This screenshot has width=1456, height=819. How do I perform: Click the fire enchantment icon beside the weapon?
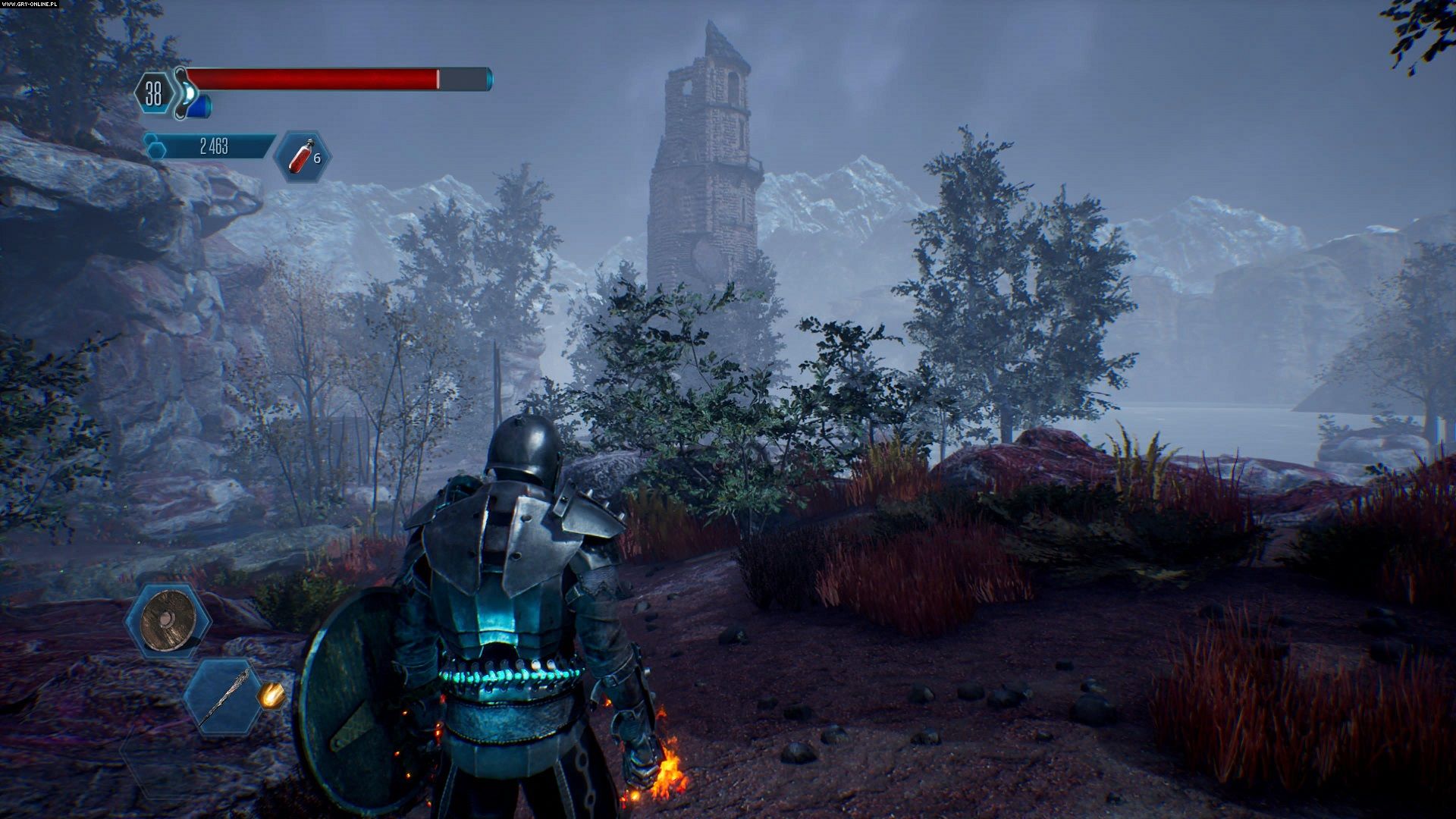271,694
